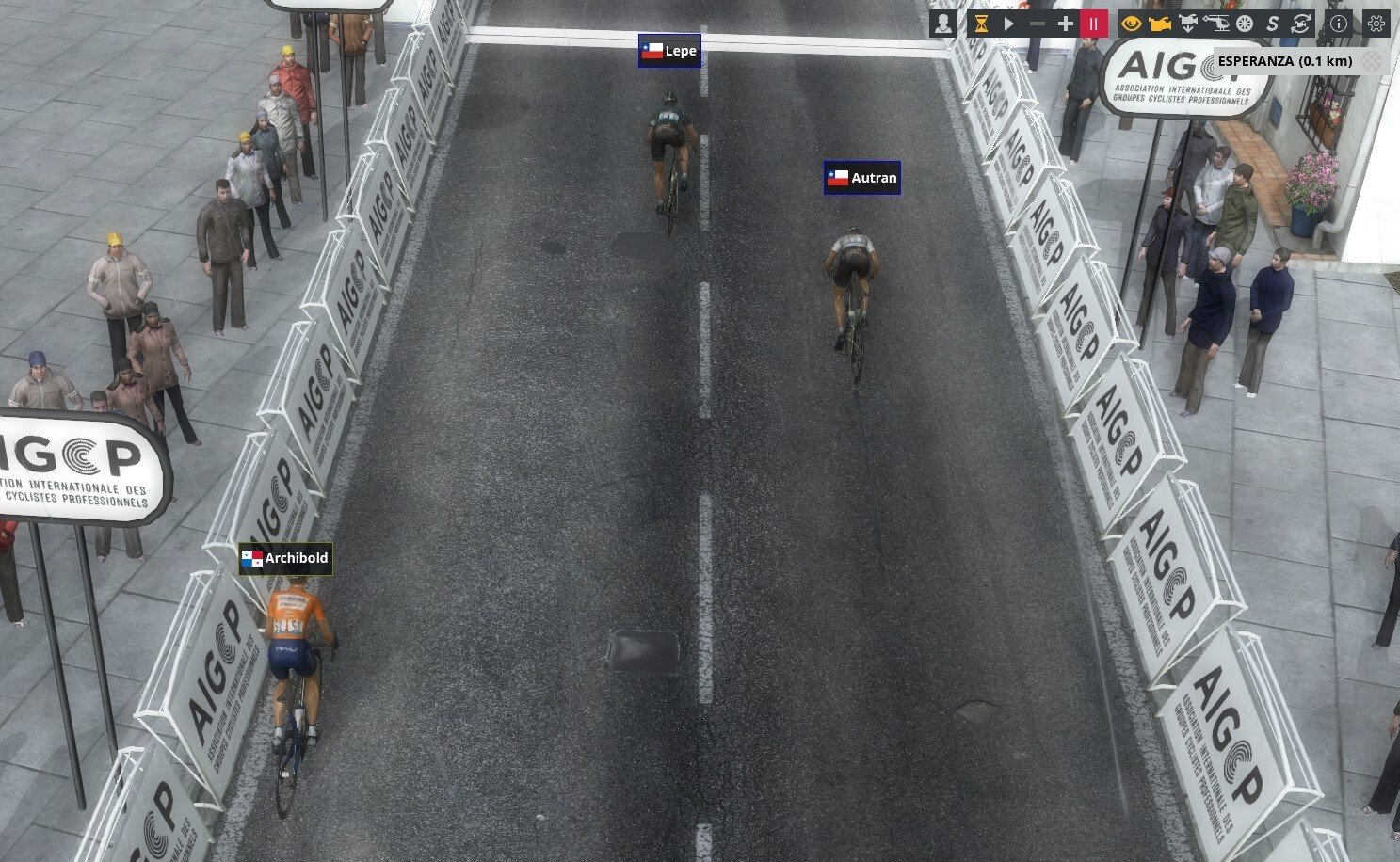Select the overhead drone camera

[x=1187, y=24]
